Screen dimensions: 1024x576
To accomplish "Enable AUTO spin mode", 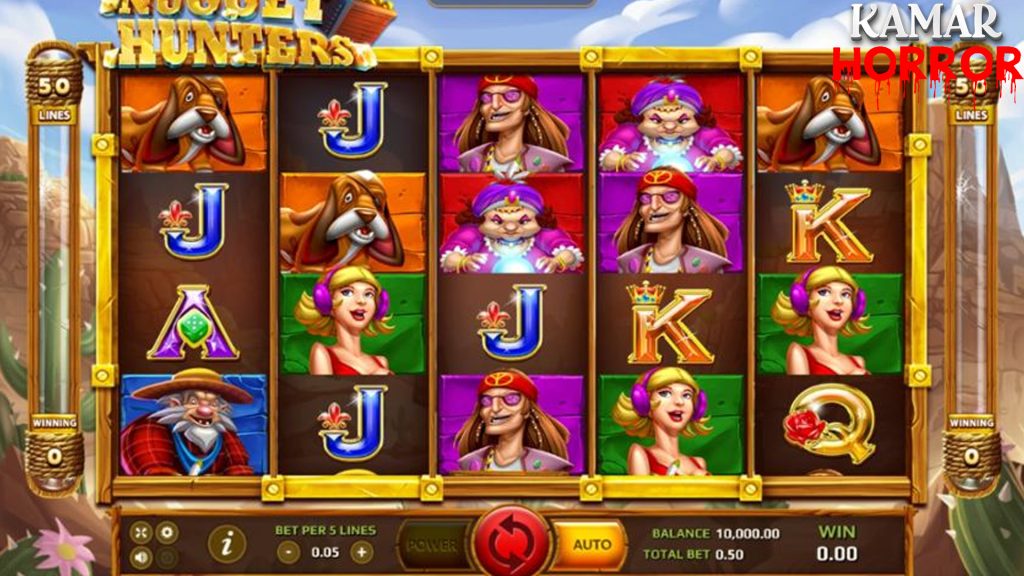I will pyautogui.click(x=591, y=545).
